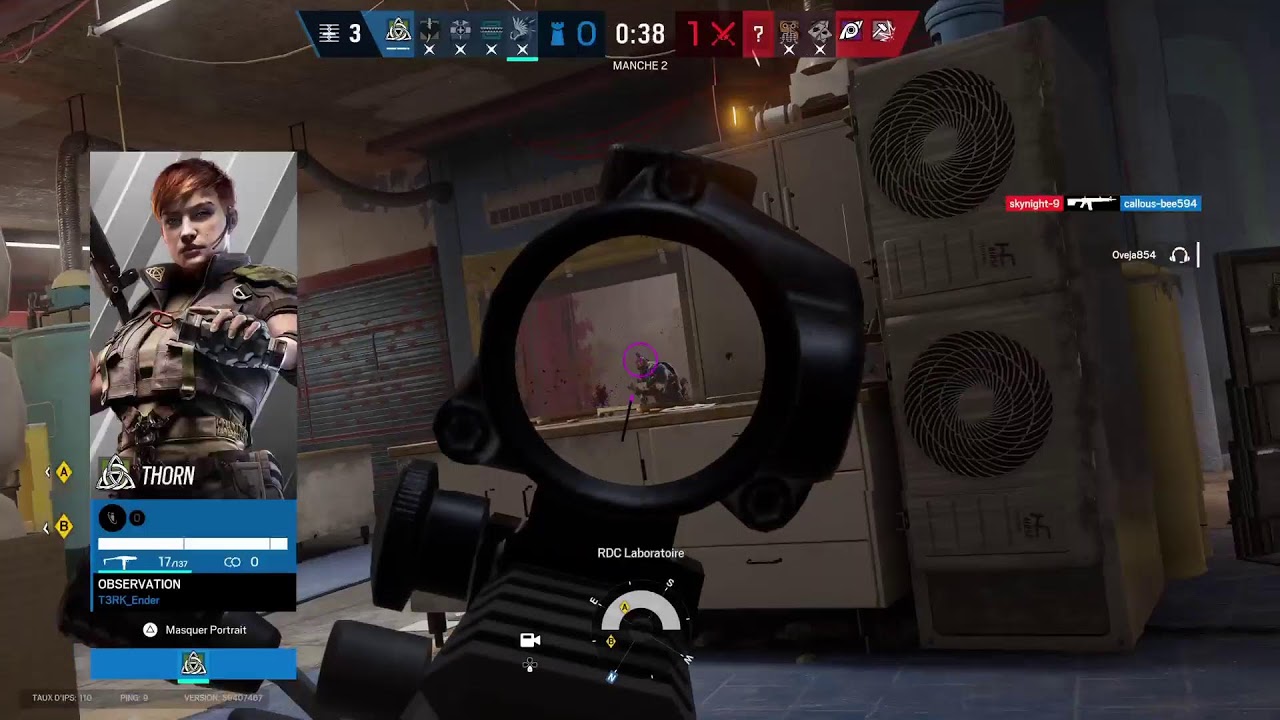Select the red eye operator icon
The width and height of the screenshot is (1280, 720).
click(x=851, y=32)
